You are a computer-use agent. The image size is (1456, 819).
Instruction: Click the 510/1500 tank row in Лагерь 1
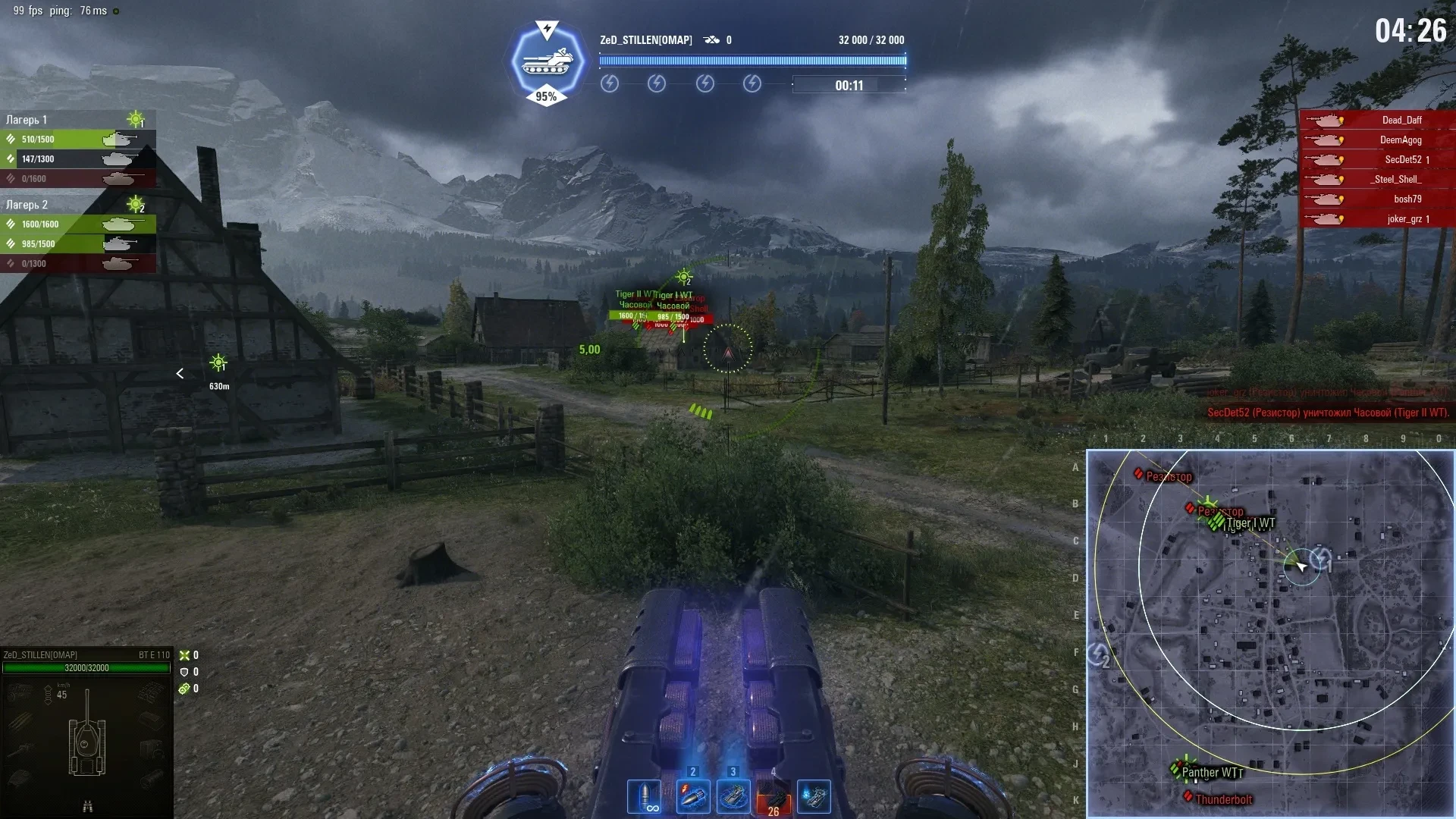[x=78, y=140]
